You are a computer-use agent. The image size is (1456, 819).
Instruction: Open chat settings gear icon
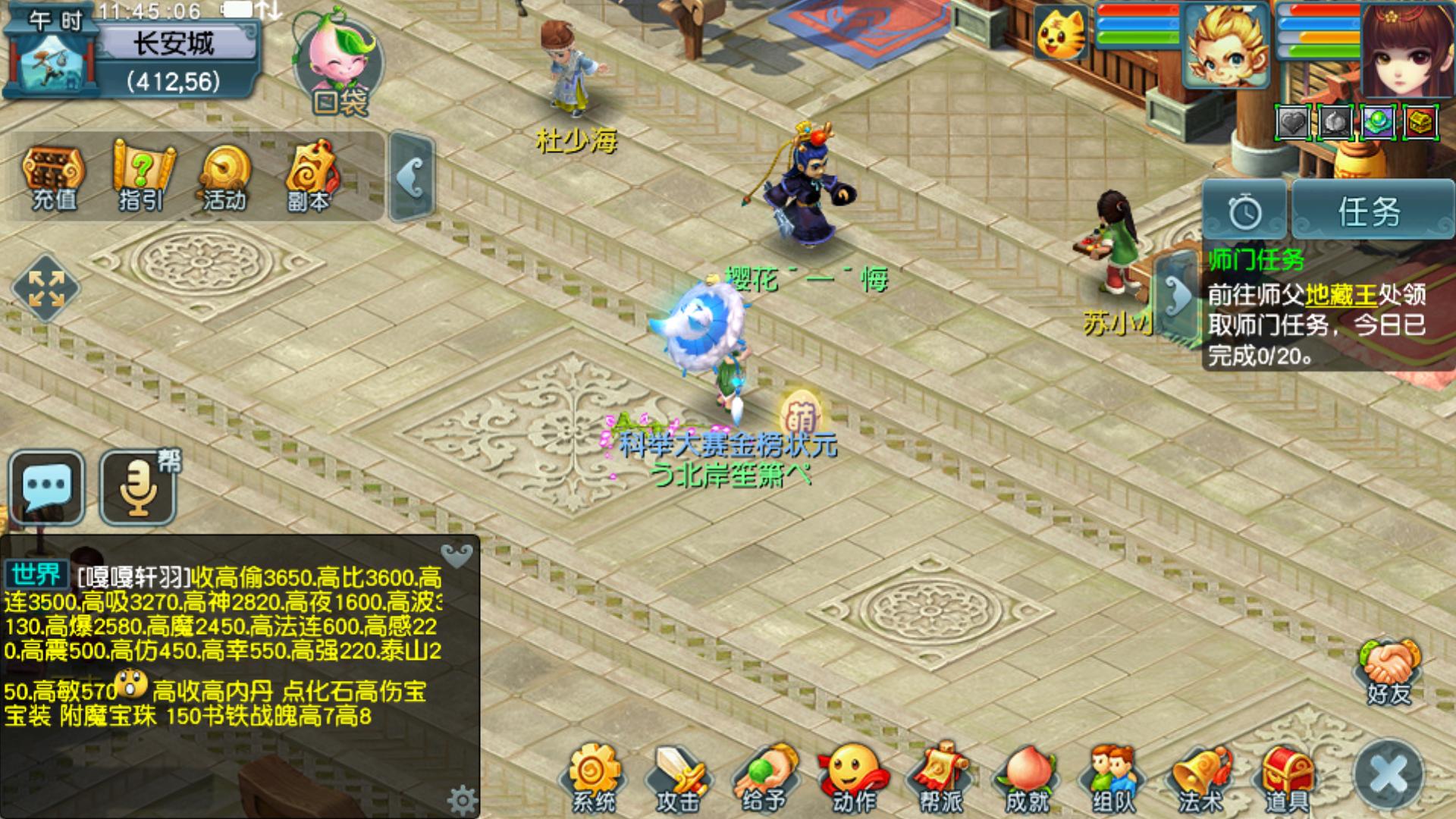462,799
